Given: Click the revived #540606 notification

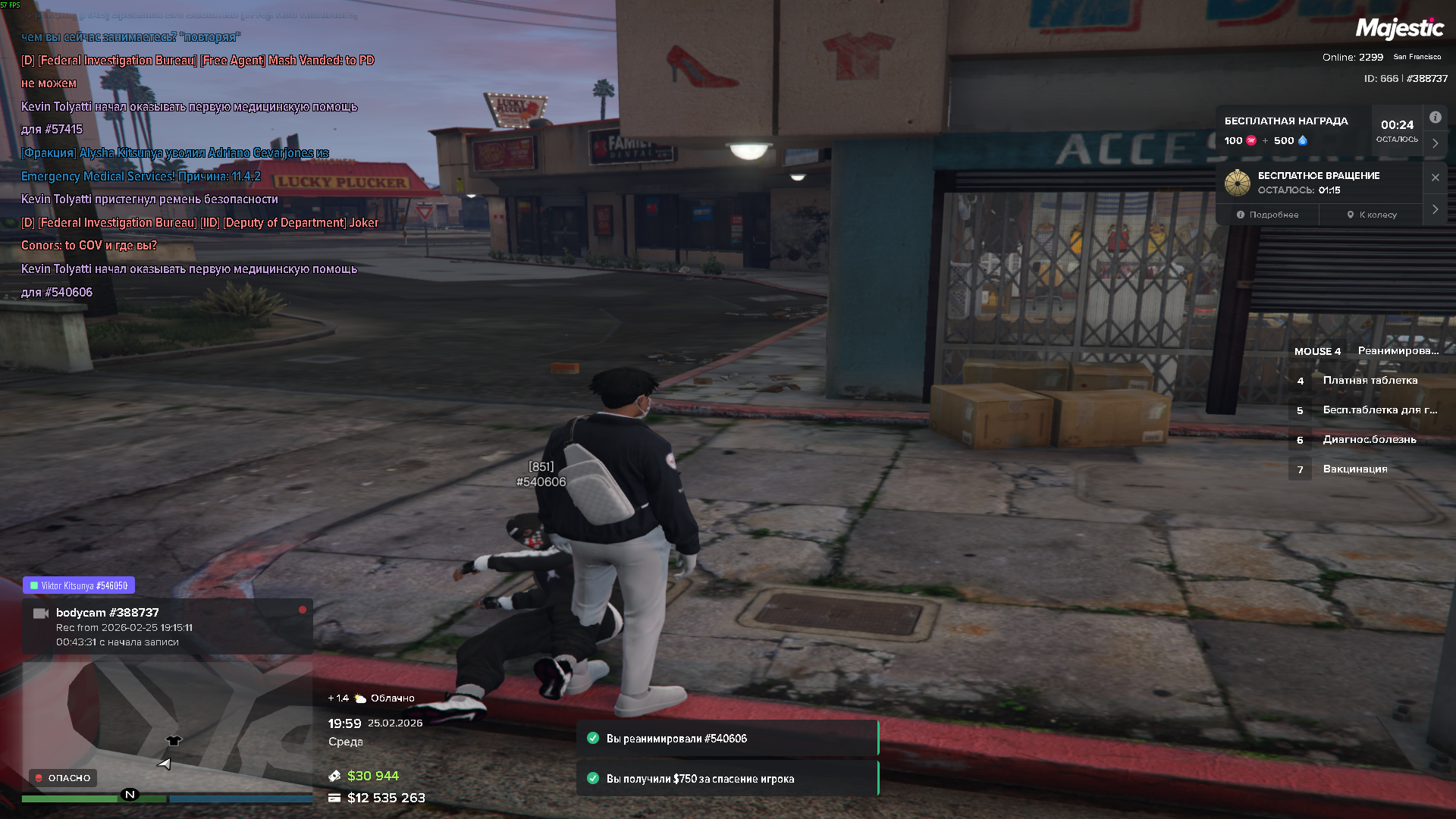Looking at the screenshot, I should click(x=727, y=739).
